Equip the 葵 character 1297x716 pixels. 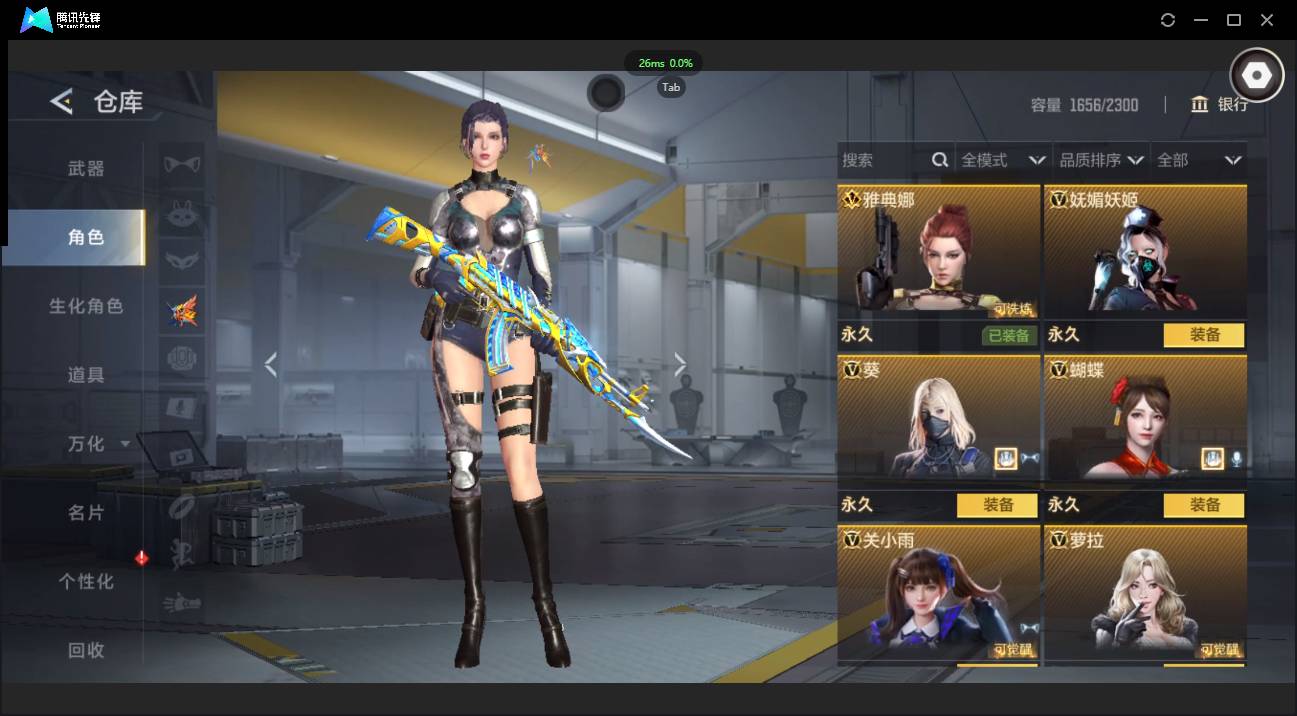click(997, 505)
